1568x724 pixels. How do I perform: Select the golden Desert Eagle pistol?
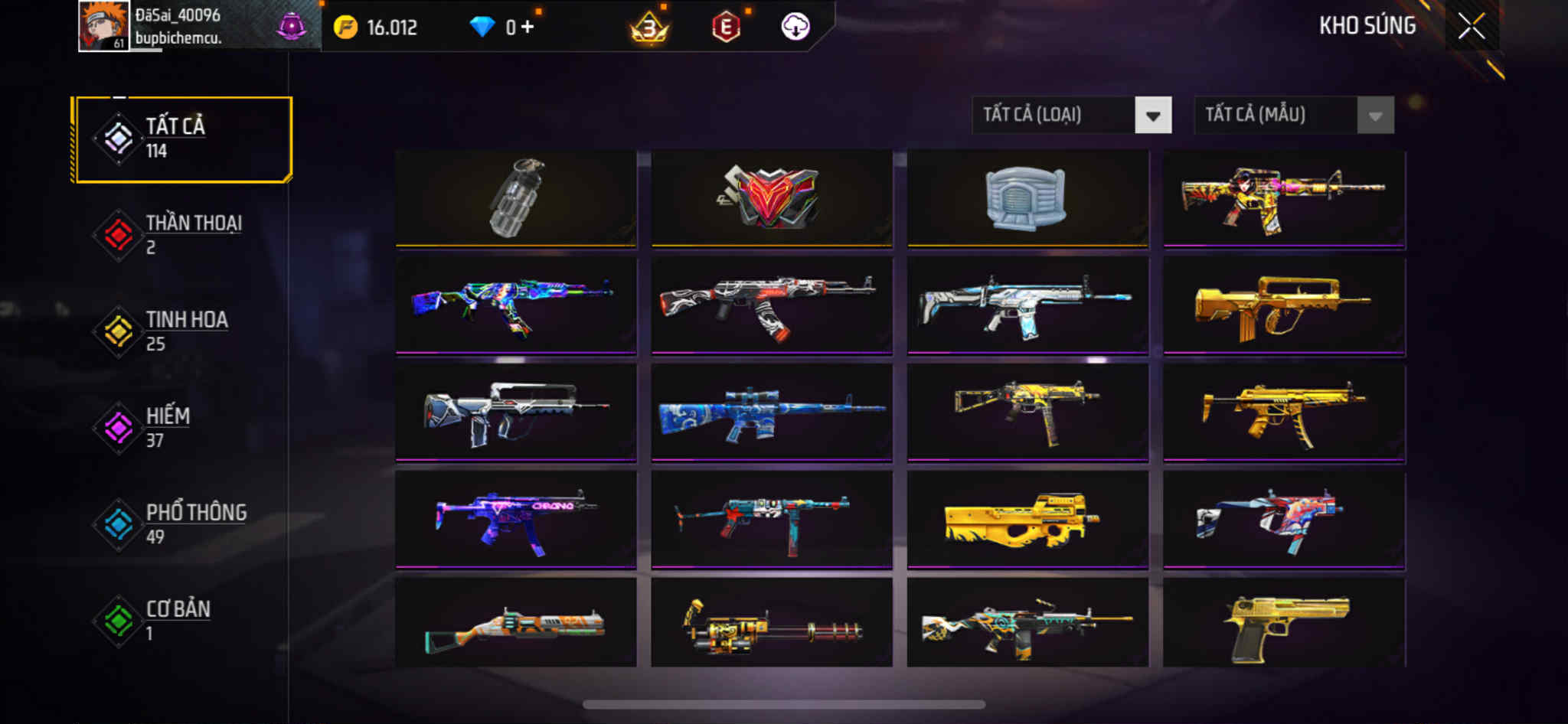coord(1284,624)
